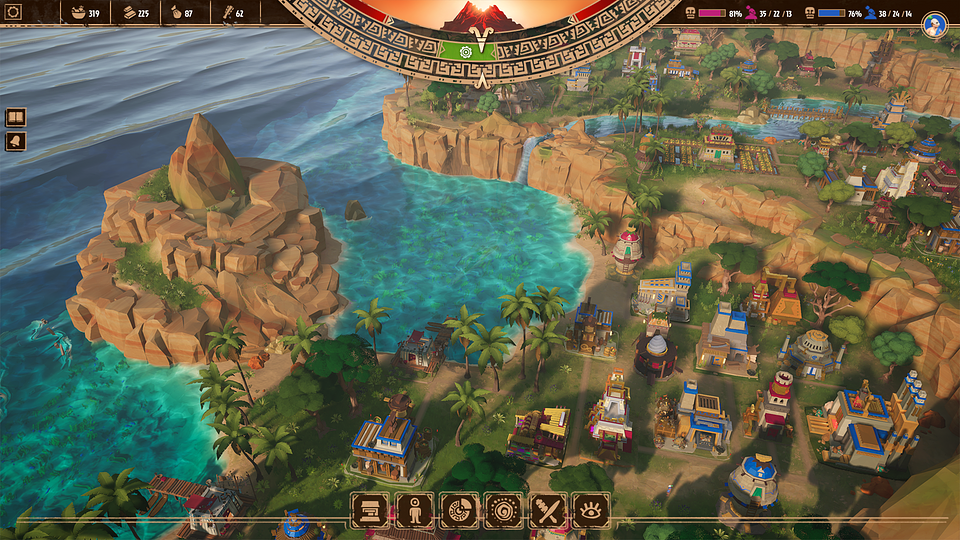The image size is (960, 540).
Task: Open the crossed weapons military menu
Action: tap(547, 510)
